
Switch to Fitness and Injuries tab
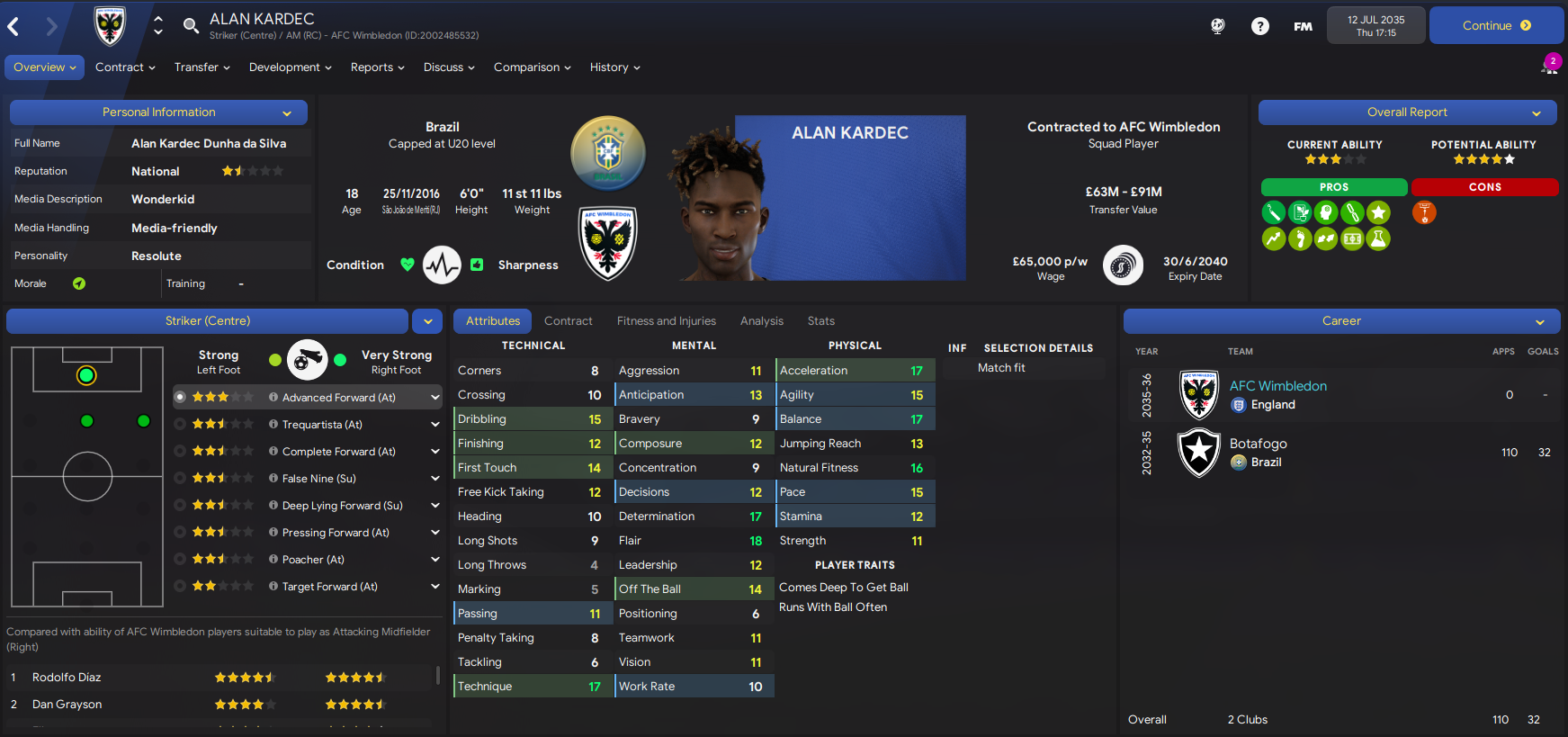[666, 321]
